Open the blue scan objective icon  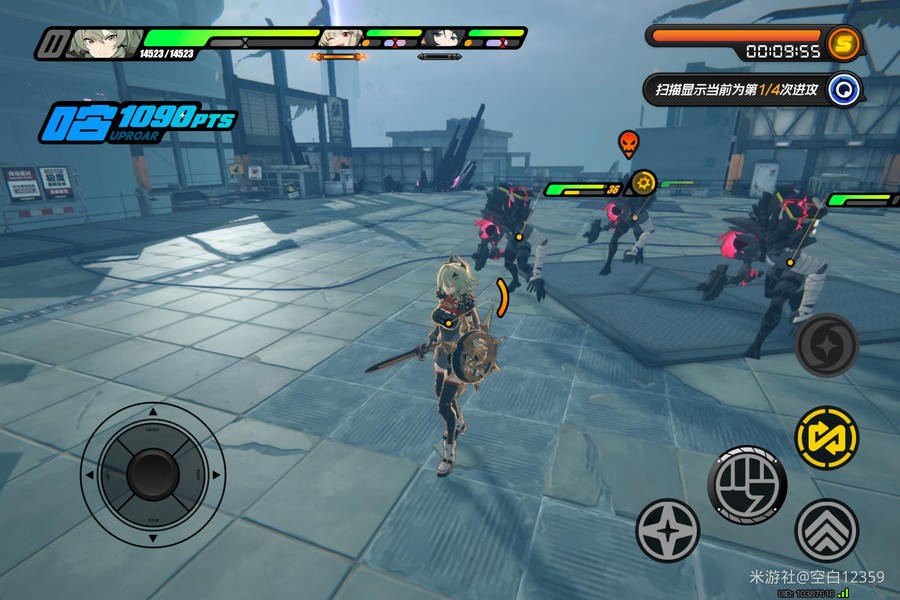[845, 89]
